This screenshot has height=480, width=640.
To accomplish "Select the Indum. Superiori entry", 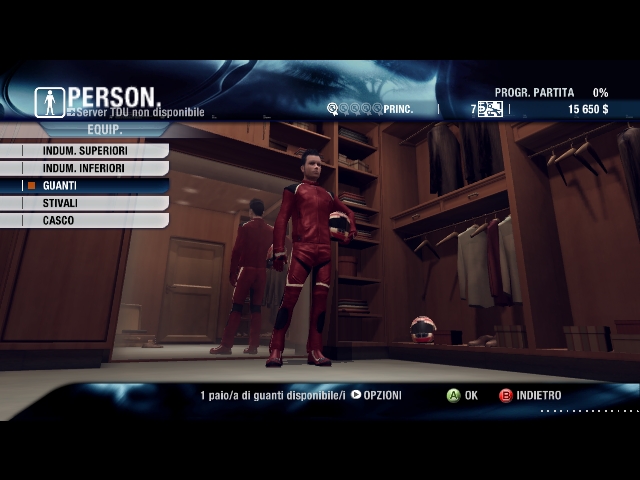I will [x=84, y=151].
